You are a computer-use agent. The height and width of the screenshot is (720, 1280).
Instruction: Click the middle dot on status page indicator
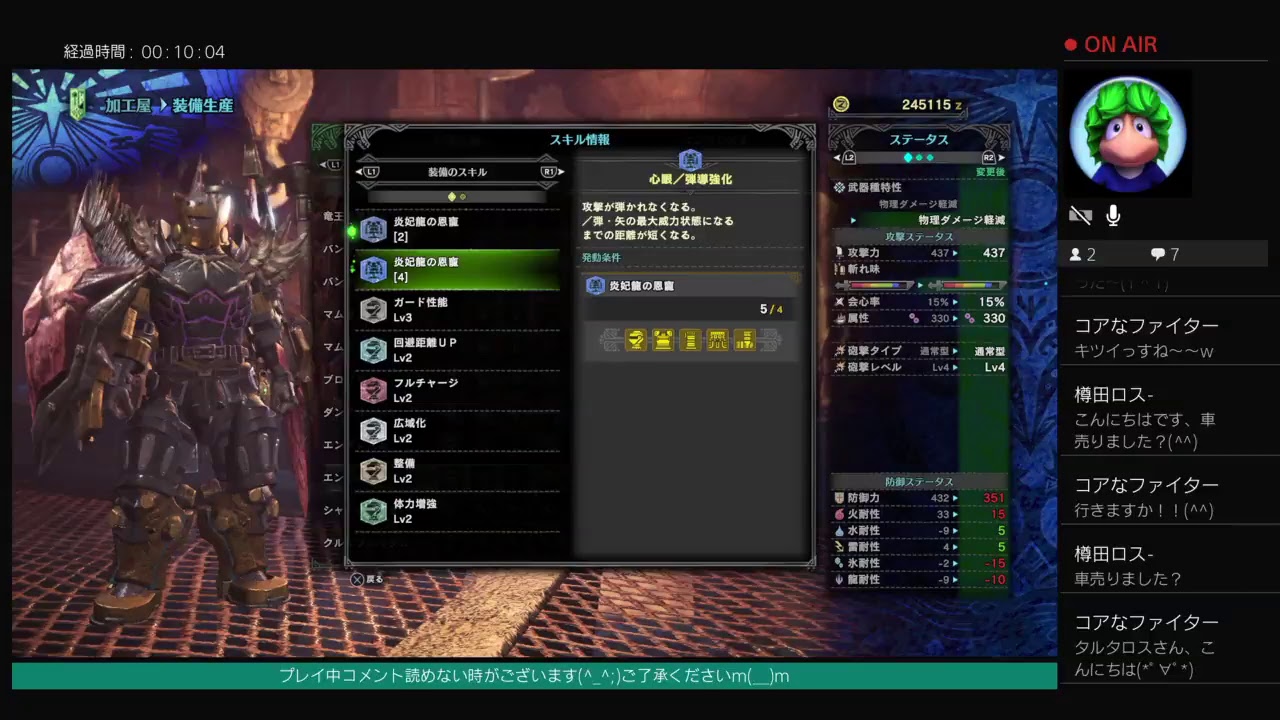click(x=918, y=157)
